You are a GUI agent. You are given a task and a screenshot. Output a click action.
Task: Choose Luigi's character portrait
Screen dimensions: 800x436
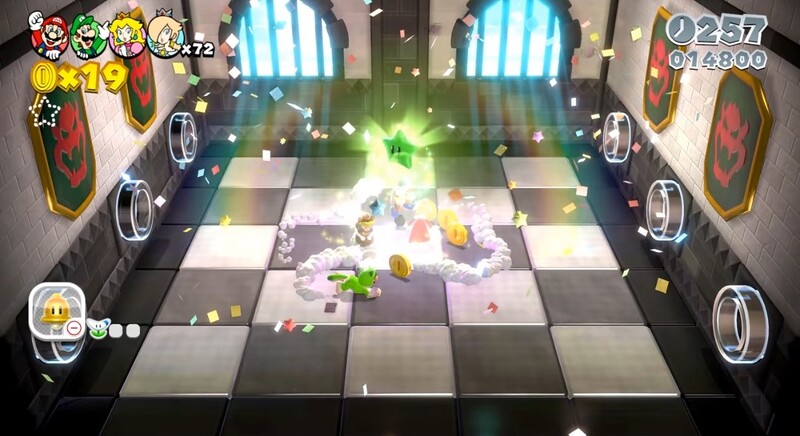pyautogui.click(x=89, y=36)
